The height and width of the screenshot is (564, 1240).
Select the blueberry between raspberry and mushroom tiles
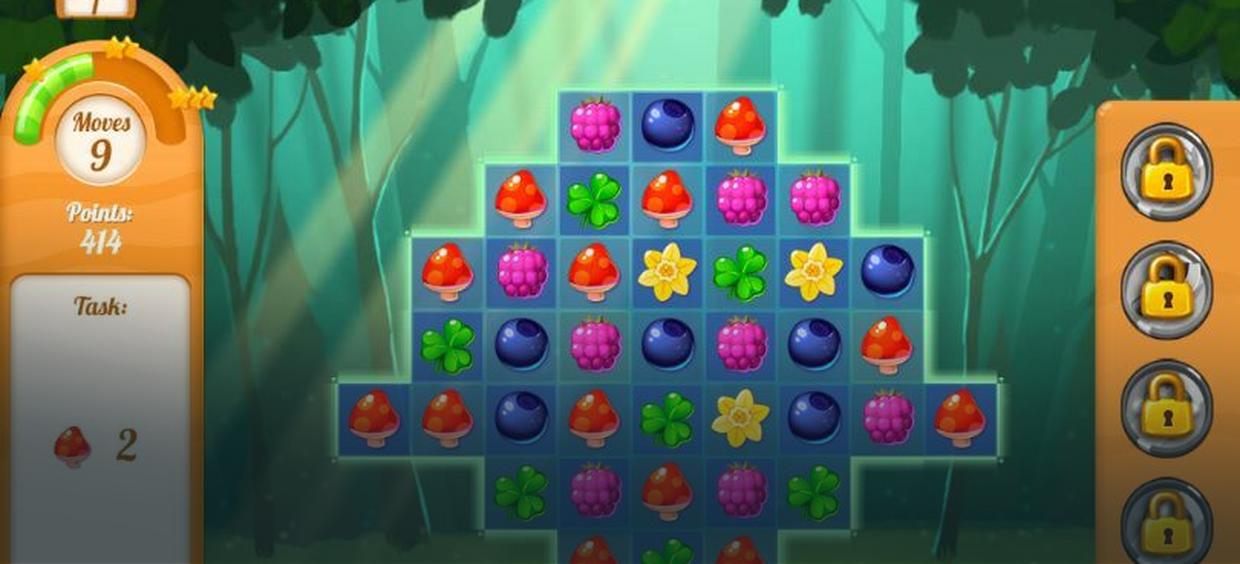[x=668, y=125]
